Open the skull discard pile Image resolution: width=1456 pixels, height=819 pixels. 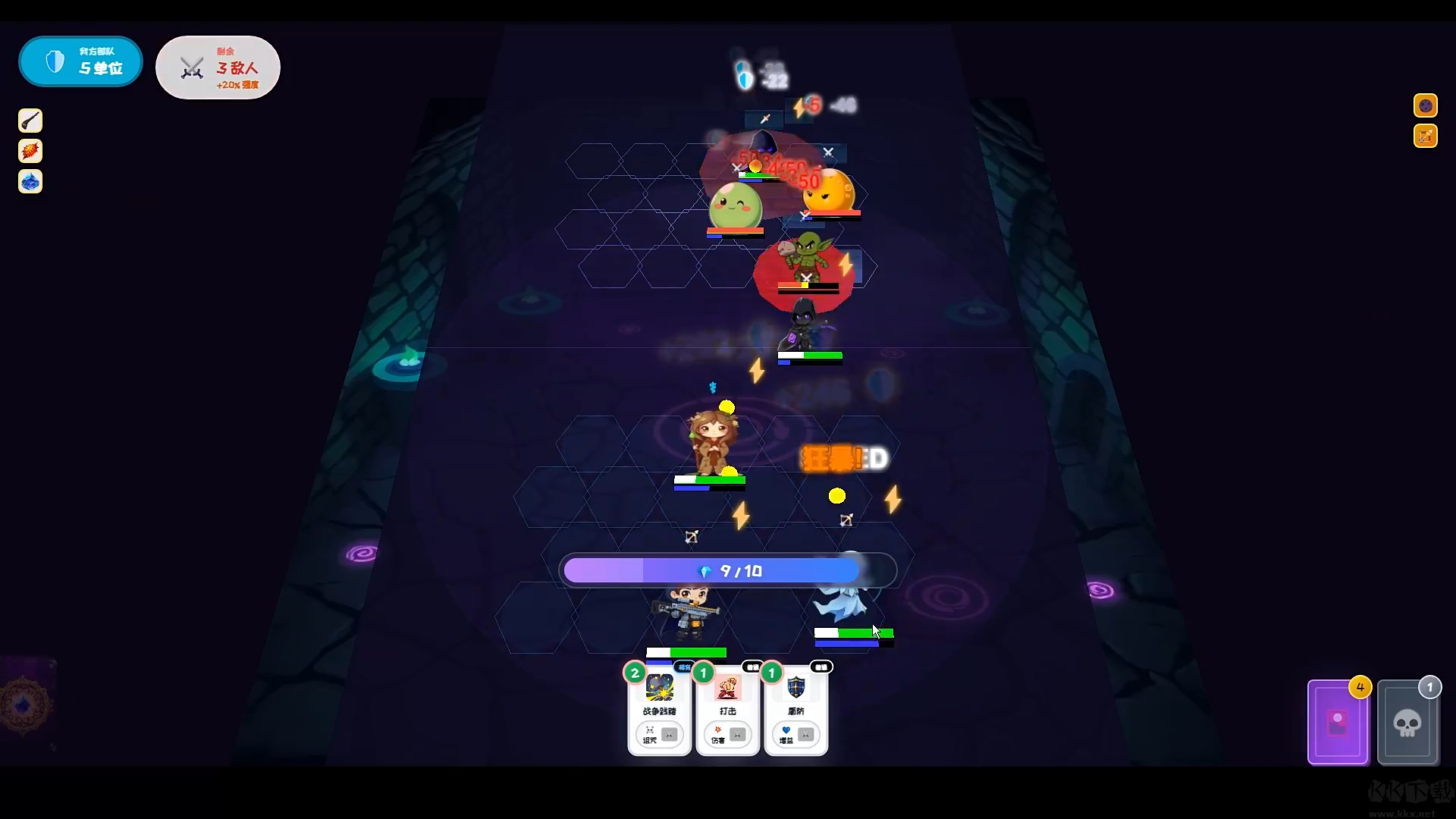click(1407, 723)
